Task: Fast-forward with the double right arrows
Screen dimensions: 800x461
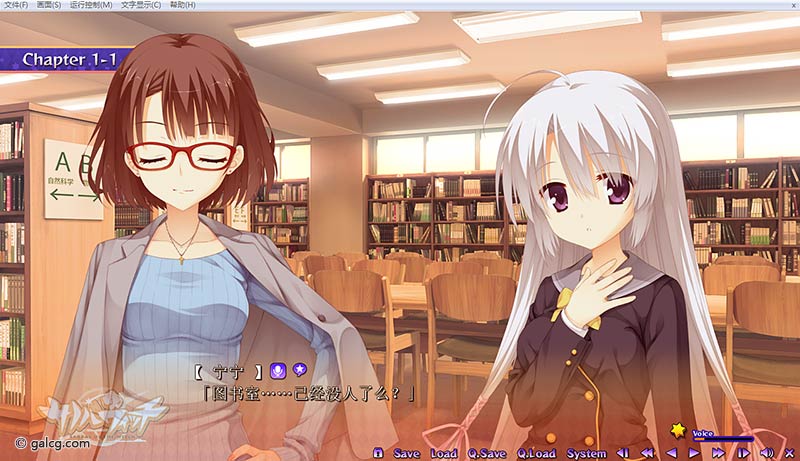Action: pyautogui.click(x=717, y=453)
